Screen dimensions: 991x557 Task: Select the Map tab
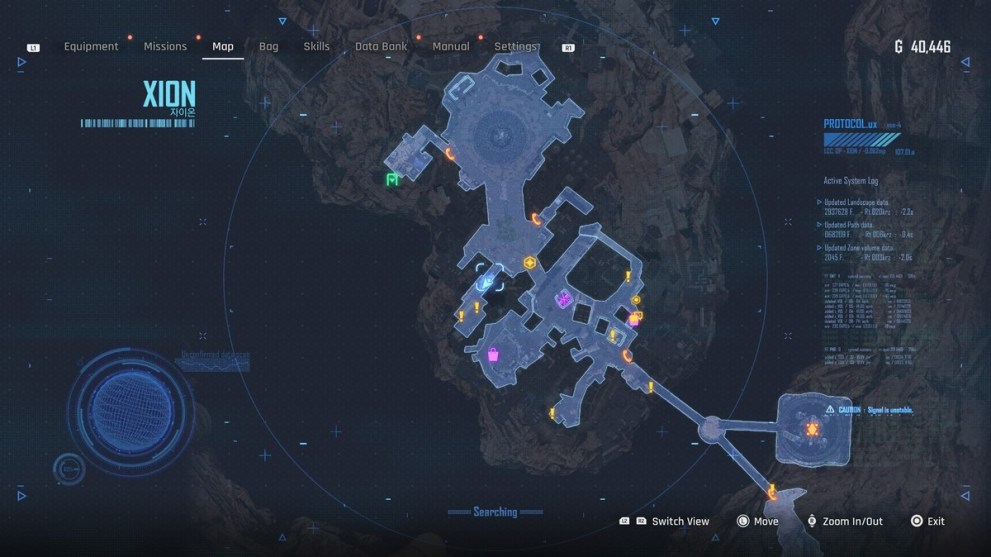pos(223,46)
